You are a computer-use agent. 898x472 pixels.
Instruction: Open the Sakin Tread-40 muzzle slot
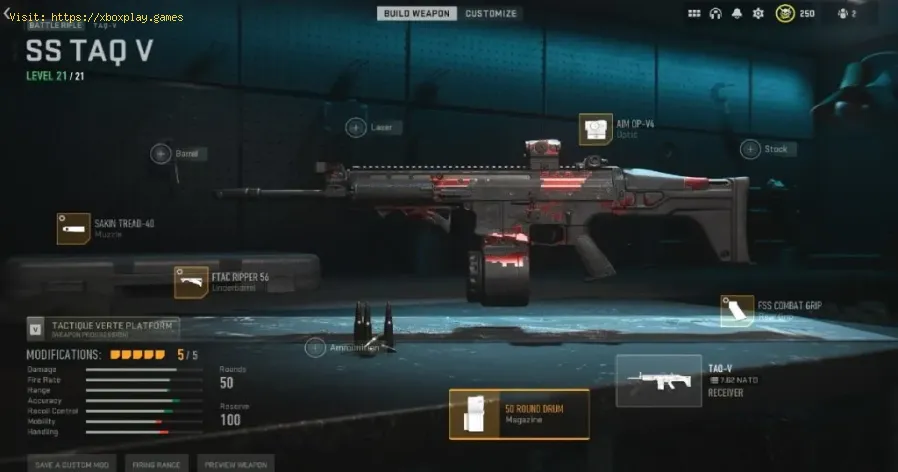pos(74,229)
